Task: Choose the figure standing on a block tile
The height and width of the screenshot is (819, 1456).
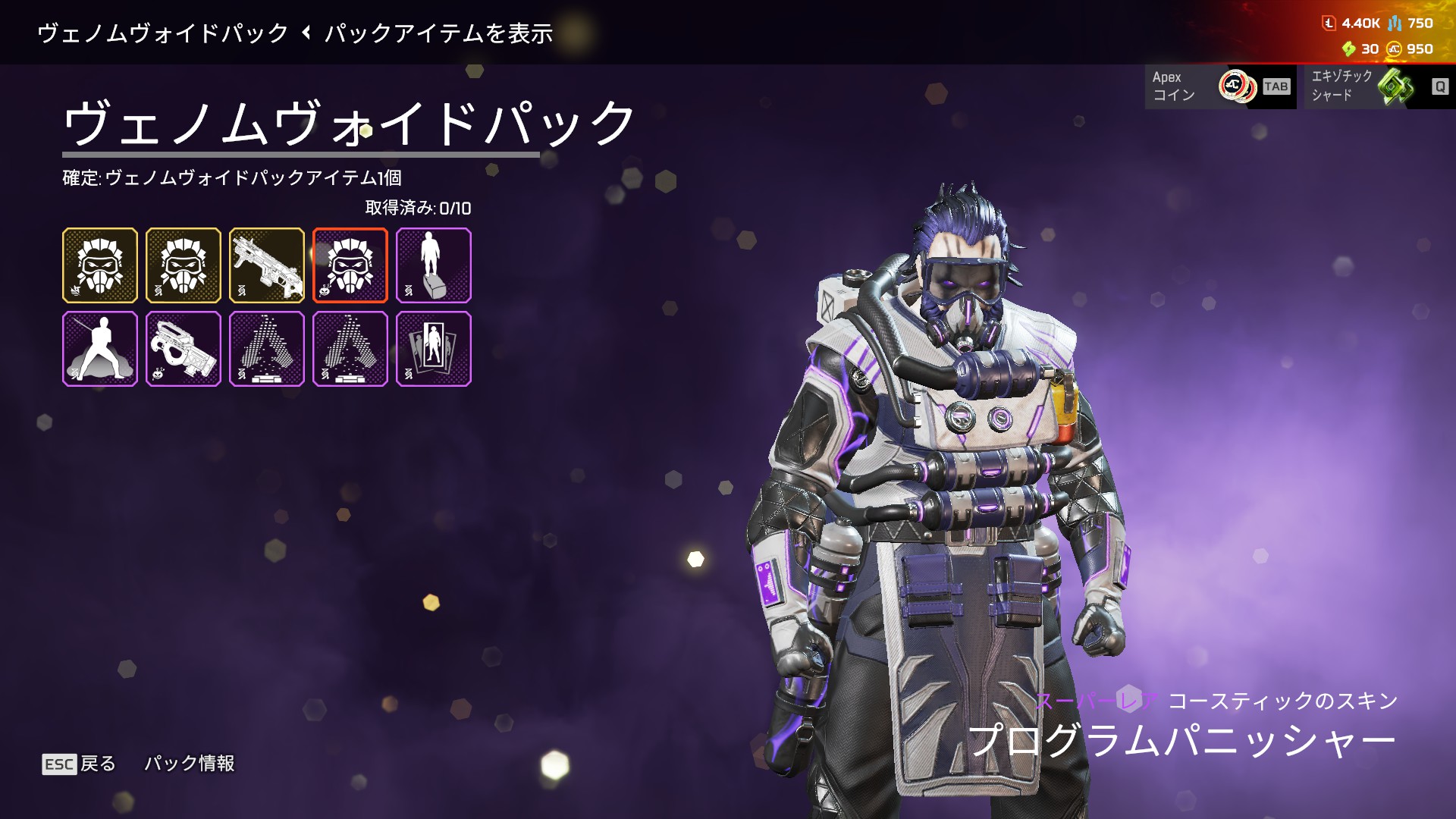Action: coord(433,265)
